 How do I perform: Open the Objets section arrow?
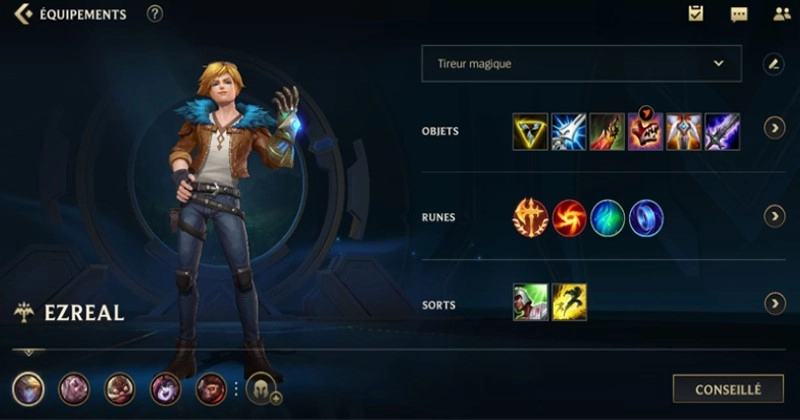(774, 128)
